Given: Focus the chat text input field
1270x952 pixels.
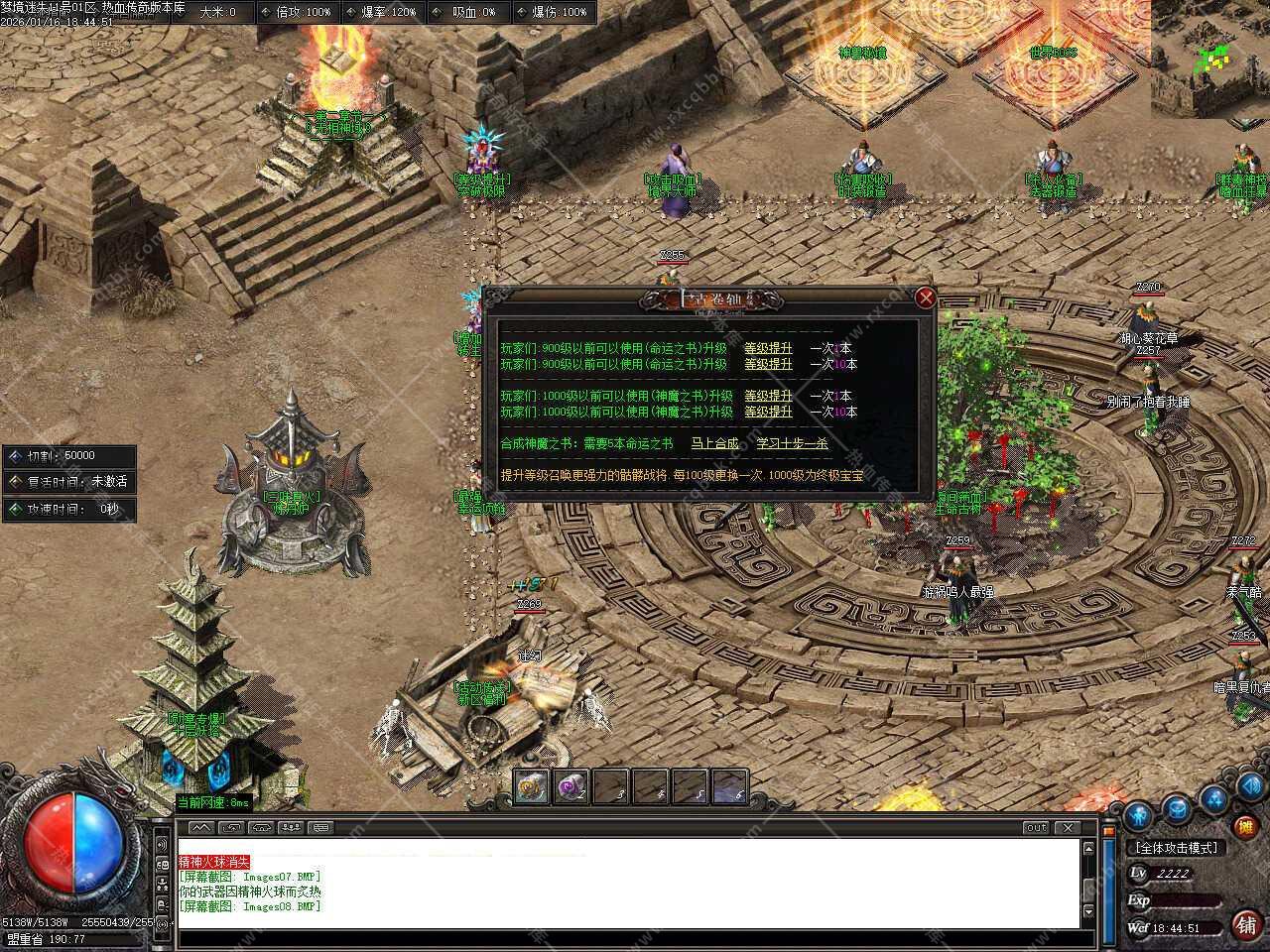Looking at the screenshot, I should (625, 939).
